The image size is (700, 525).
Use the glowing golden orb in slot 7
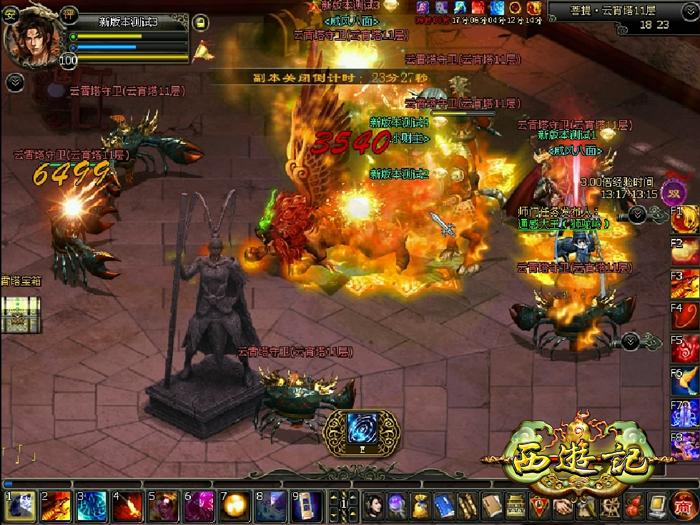tap(236, 506)
